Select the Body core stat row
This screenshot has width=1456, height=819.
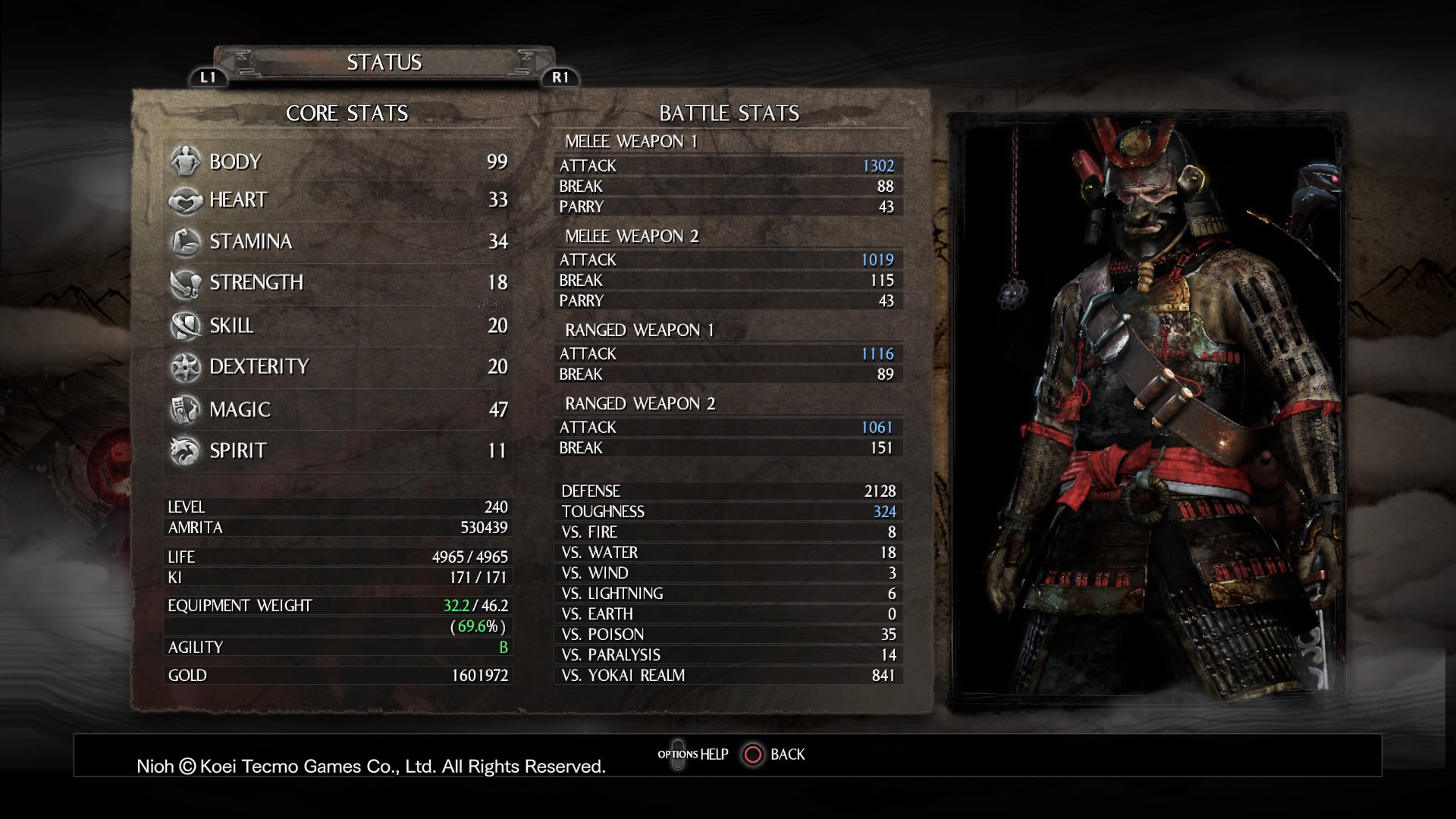(338, 162)
